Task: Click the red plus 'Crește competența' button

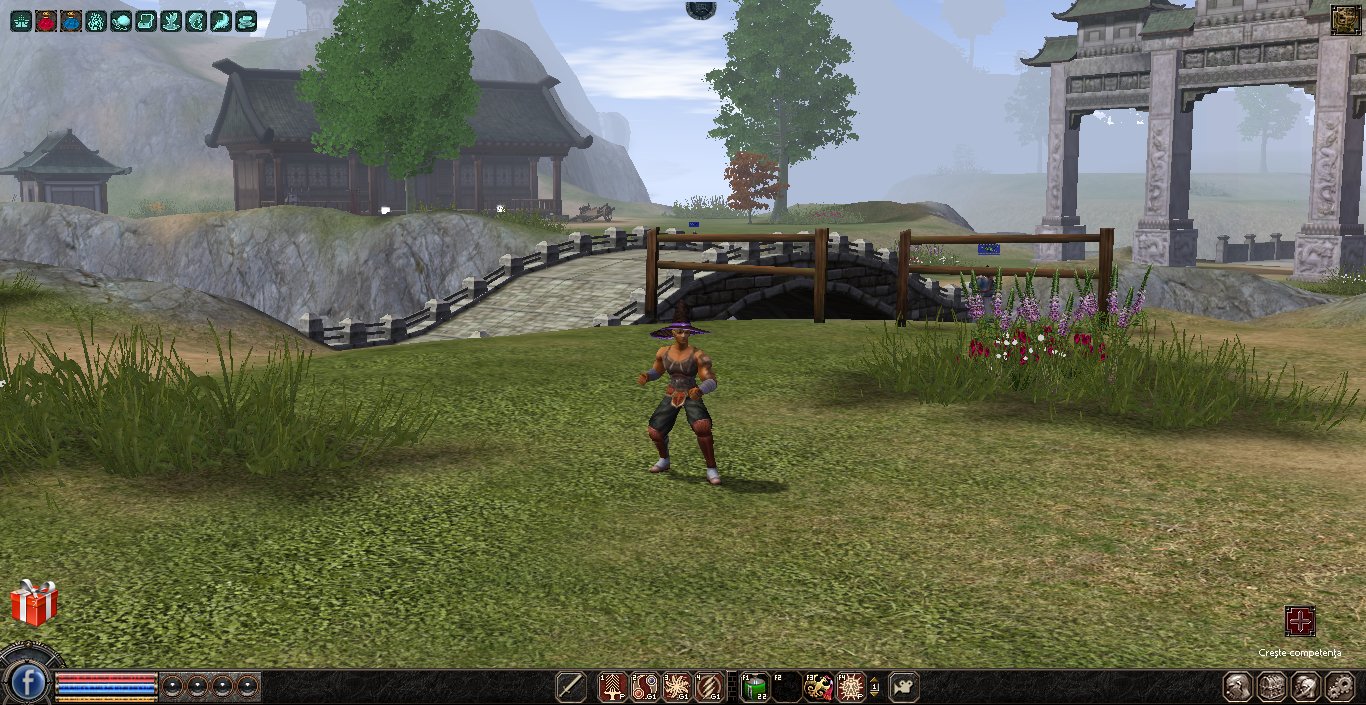Action: click(x=1300, y=621)
